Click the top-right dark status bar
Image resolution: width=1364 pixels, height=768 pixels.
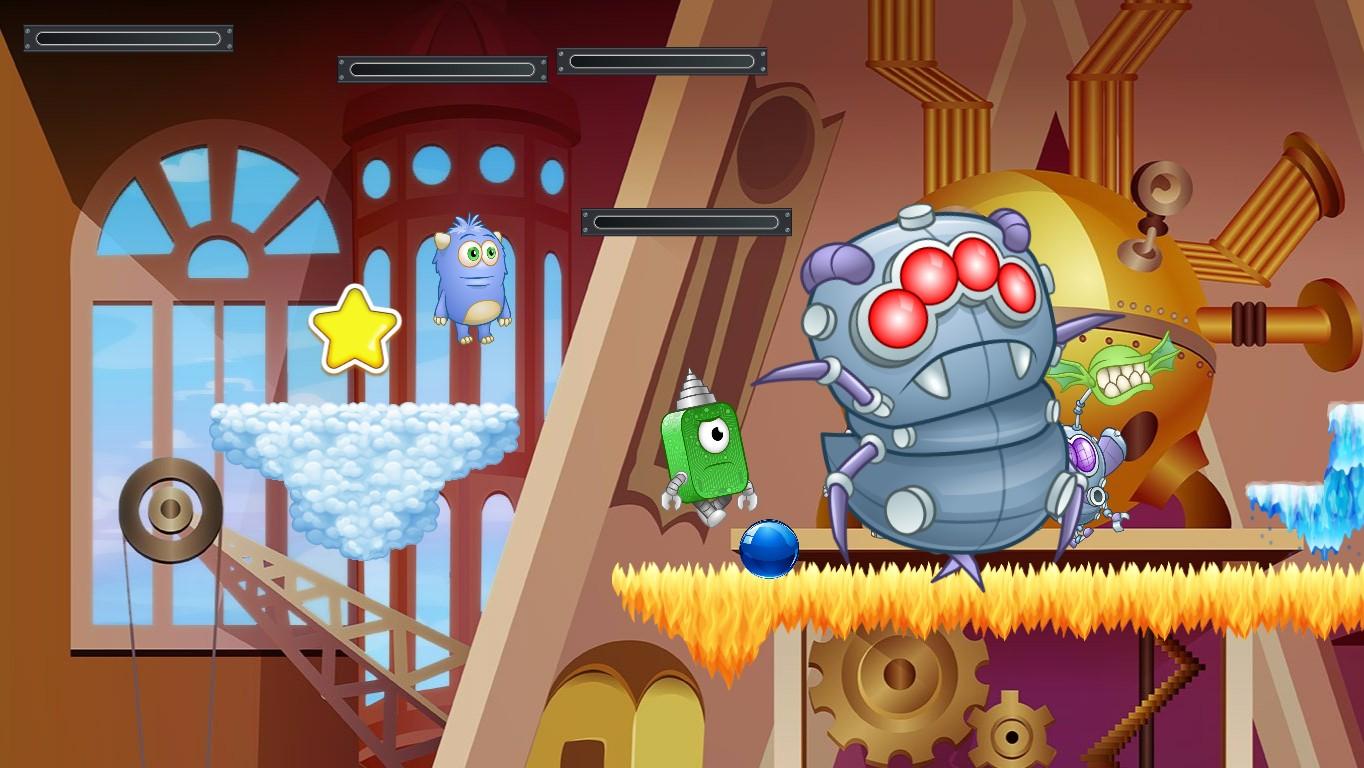point(660,59)
